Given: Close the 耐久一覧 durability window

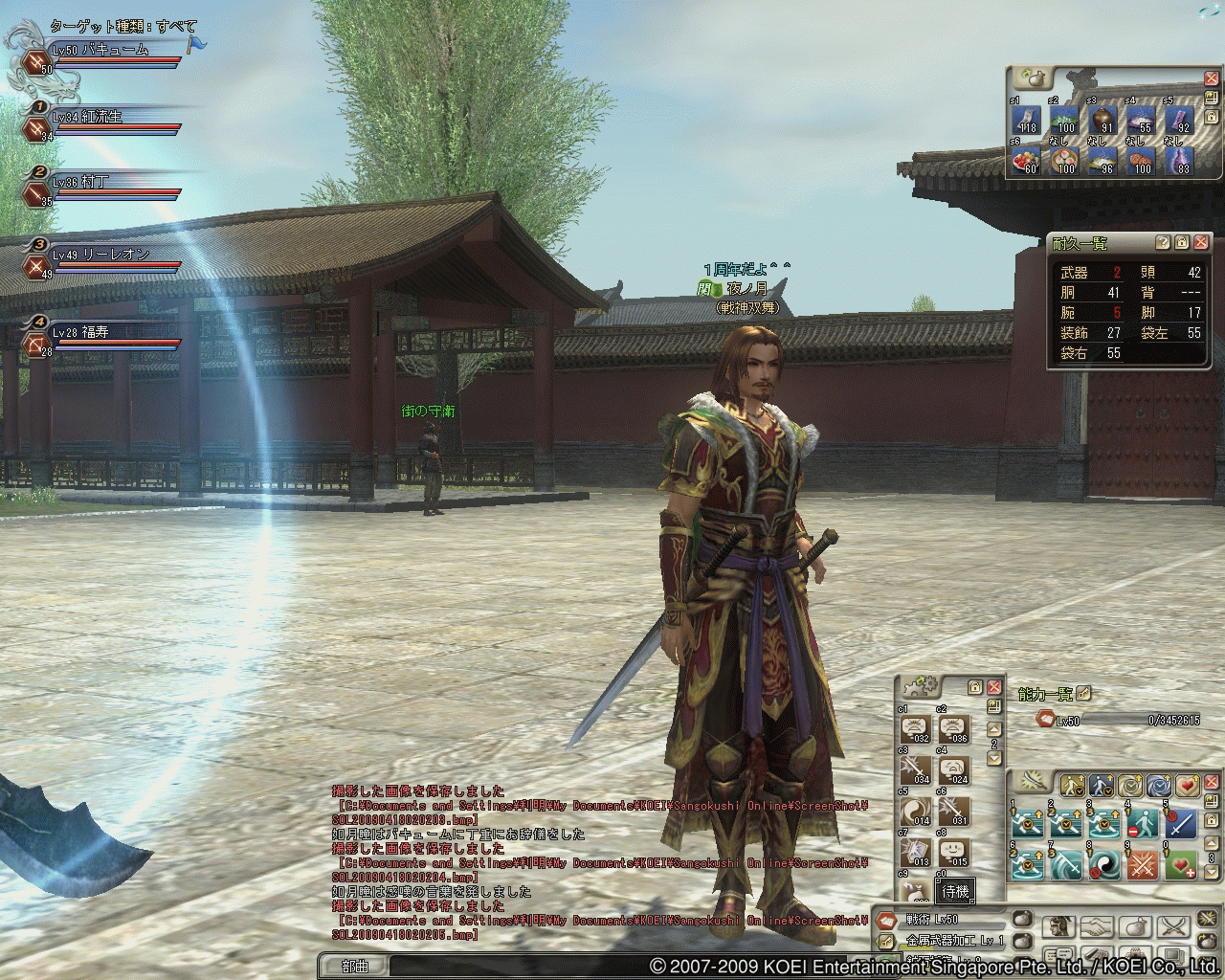Looking at the screenshot, I should coord(1201,243).
